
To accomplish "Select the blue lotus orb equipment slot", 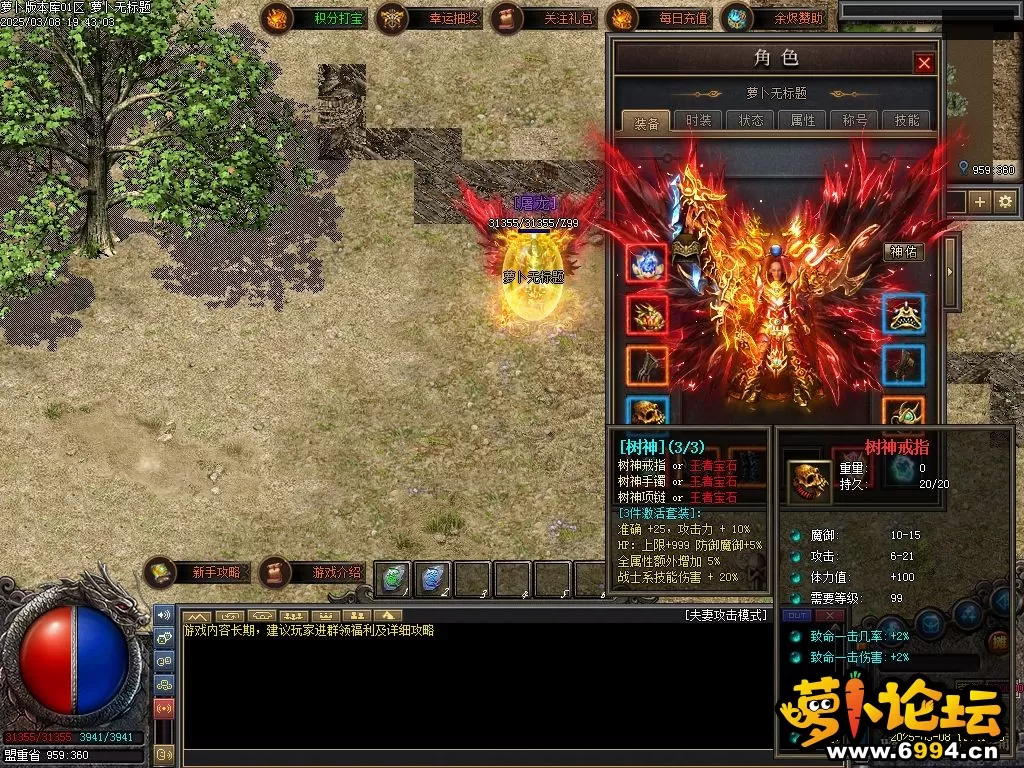I will [x=646, y=263].
